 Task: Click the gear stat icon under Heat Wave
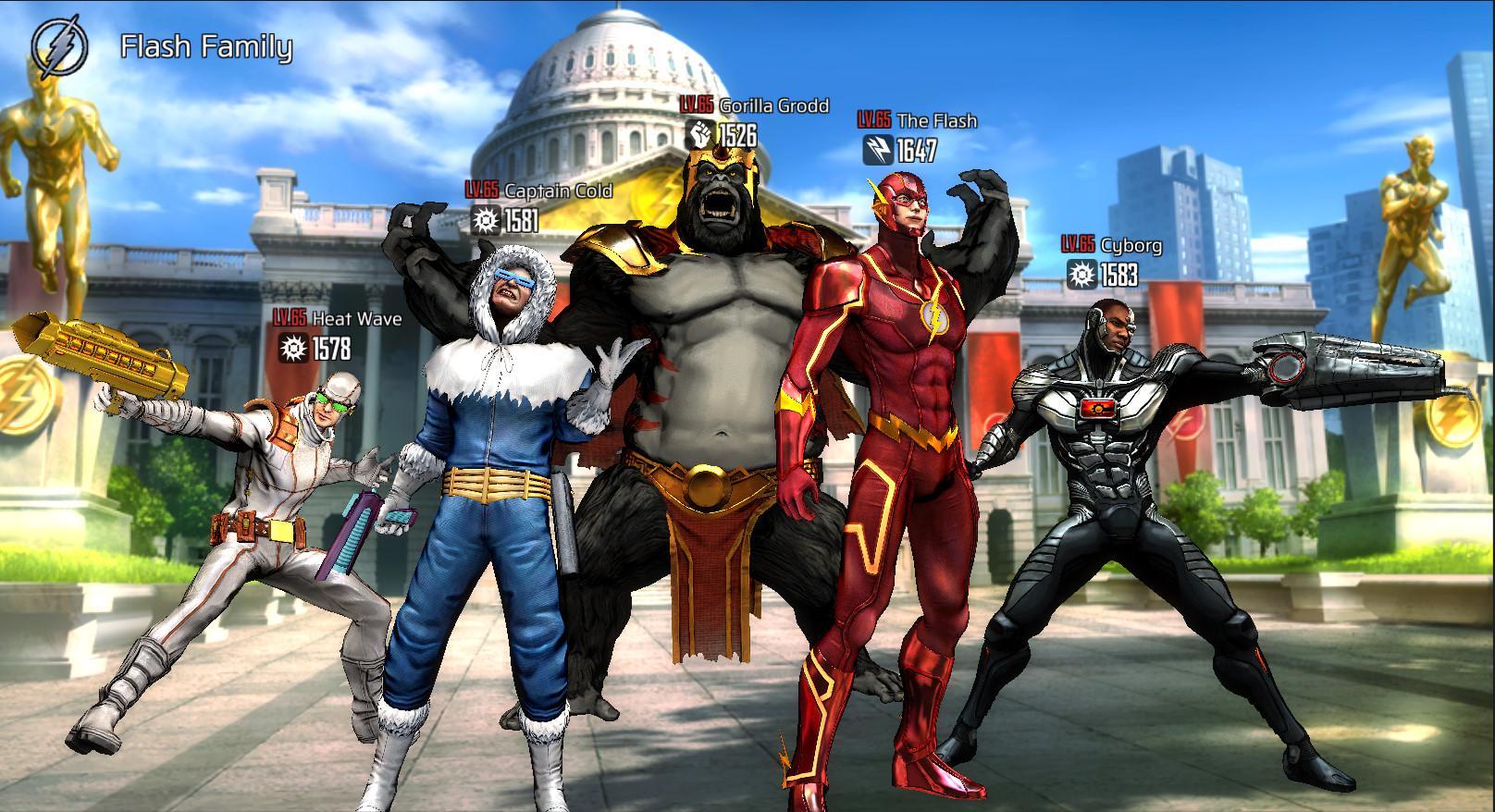pos(294,350)
